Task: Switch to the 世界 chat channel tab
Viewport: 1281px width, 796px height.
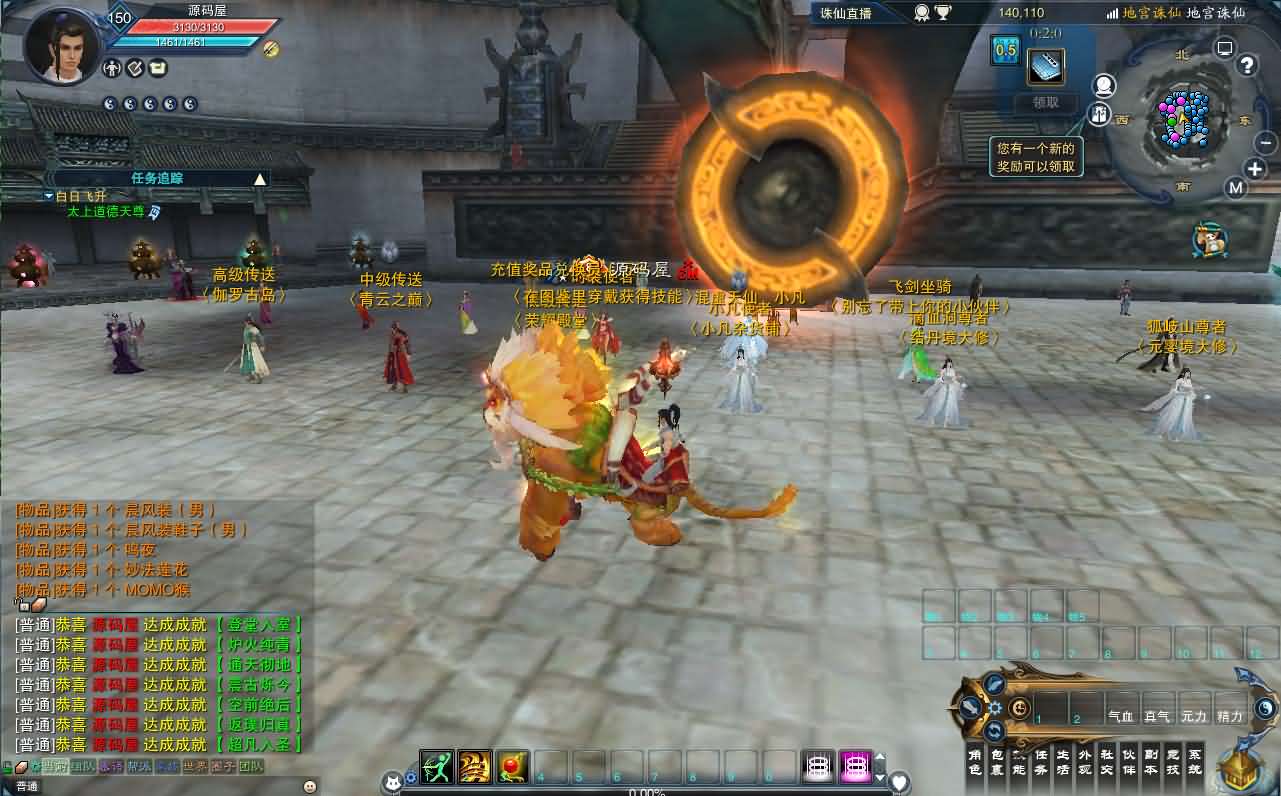Action: tap(196, 767)
